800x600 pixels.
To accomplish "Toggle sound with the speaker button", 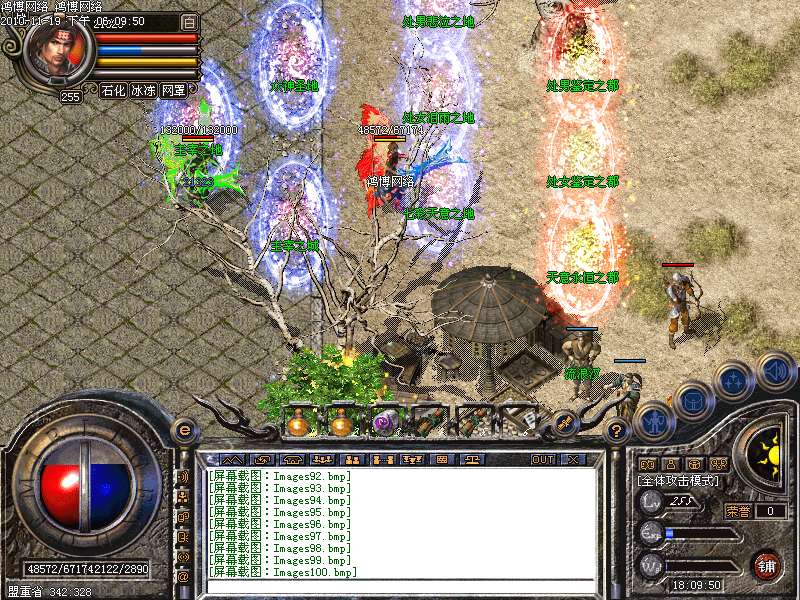I will [x=775, y=371].
